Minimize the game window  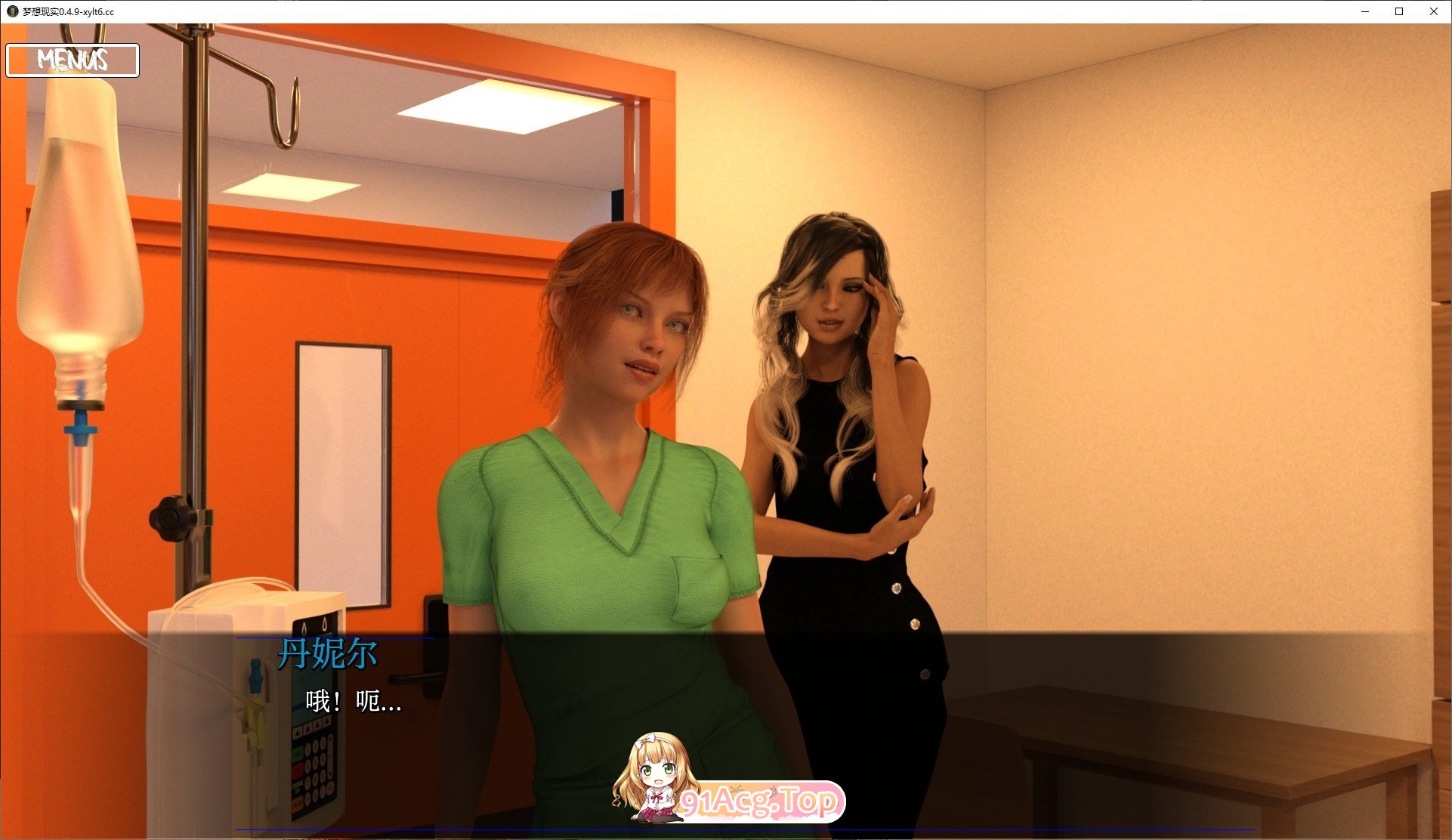click(x=1364, y=11)
